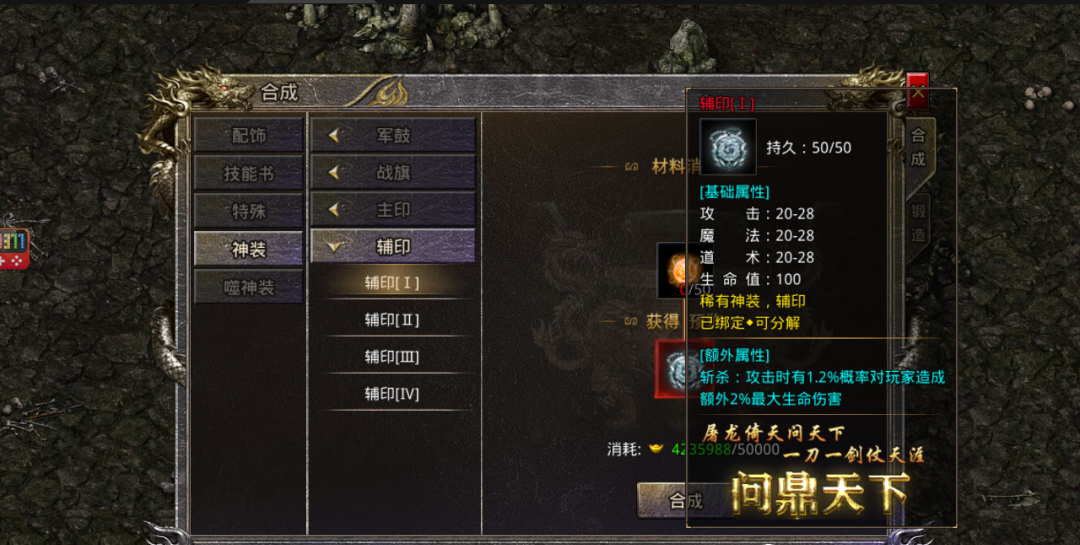Switch to the 噬神装 category
Screen dimensions: 1080x545
click(248, 287)
